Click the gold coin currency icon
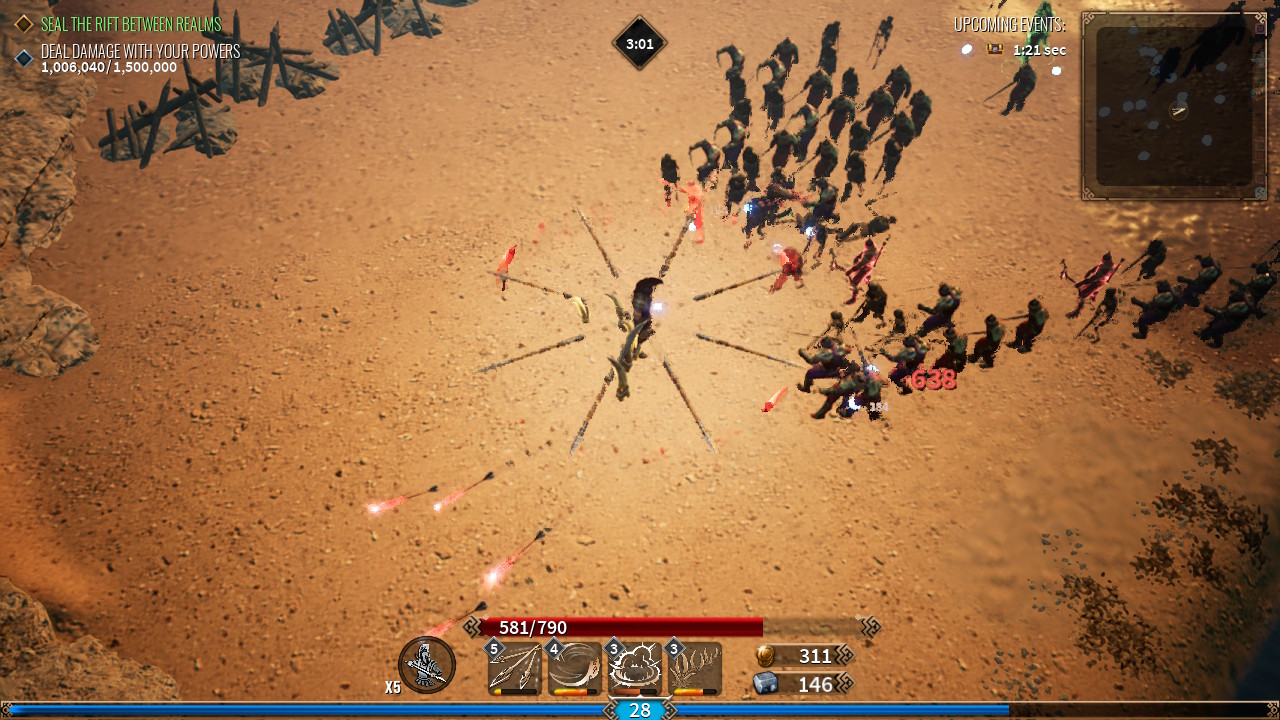Image resolution: width=1280 pixels, height=720 pixels. click(x=765, y=656)
